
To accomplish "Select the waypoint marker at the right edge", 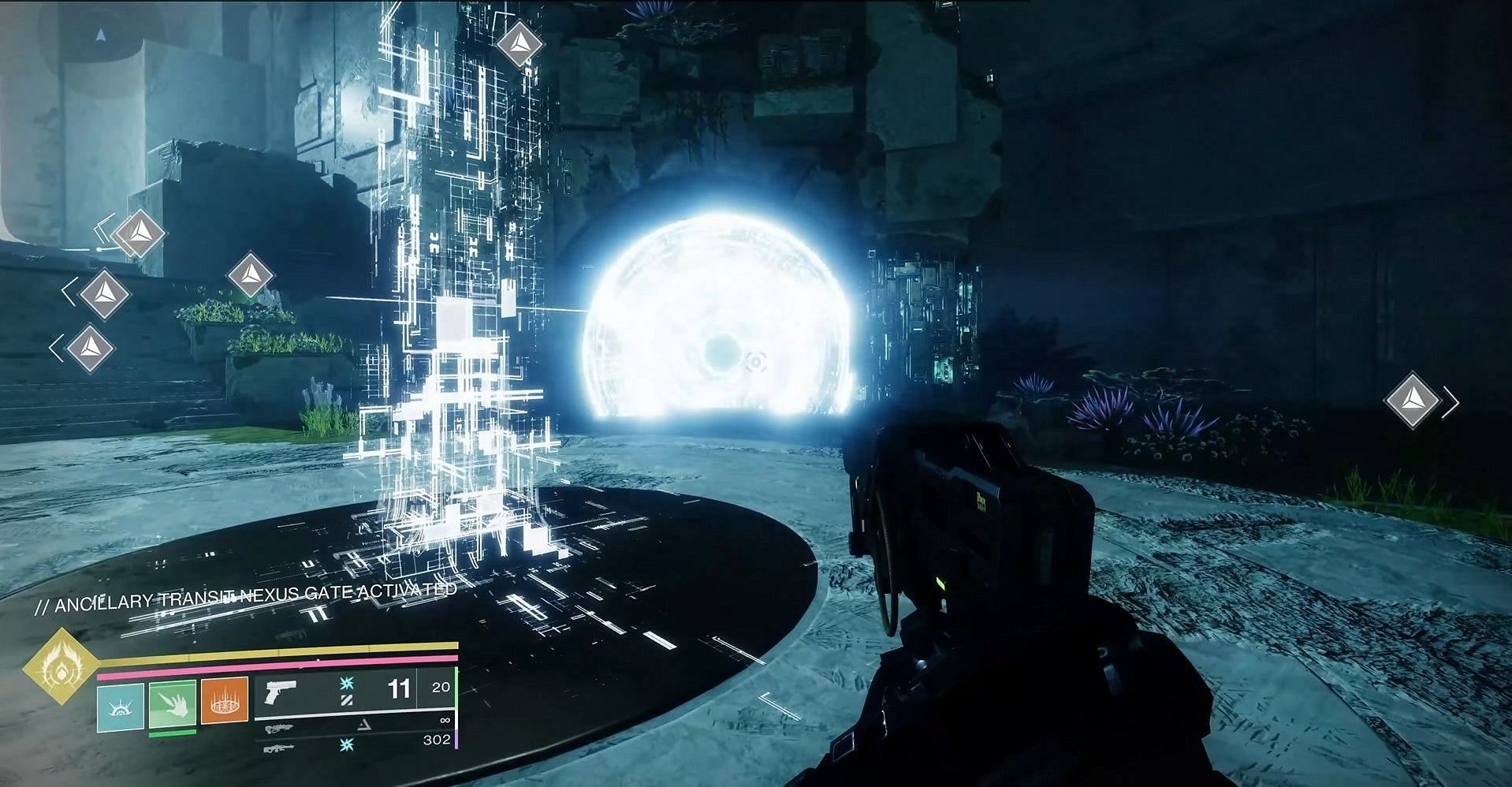I will [1412, 401].
